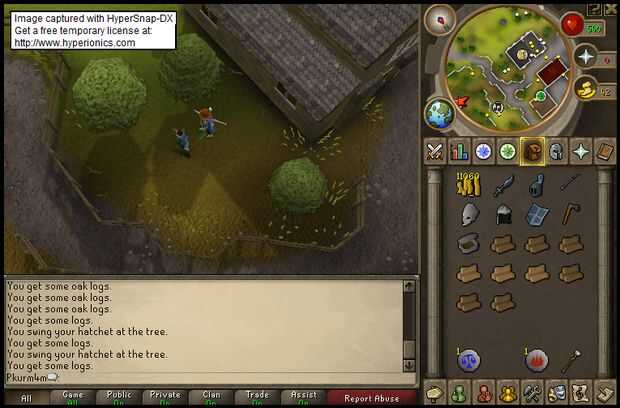Switch chat filter to All
This screenshot has height=408, width=620.
pyautogui.click(x=26, y=397)
